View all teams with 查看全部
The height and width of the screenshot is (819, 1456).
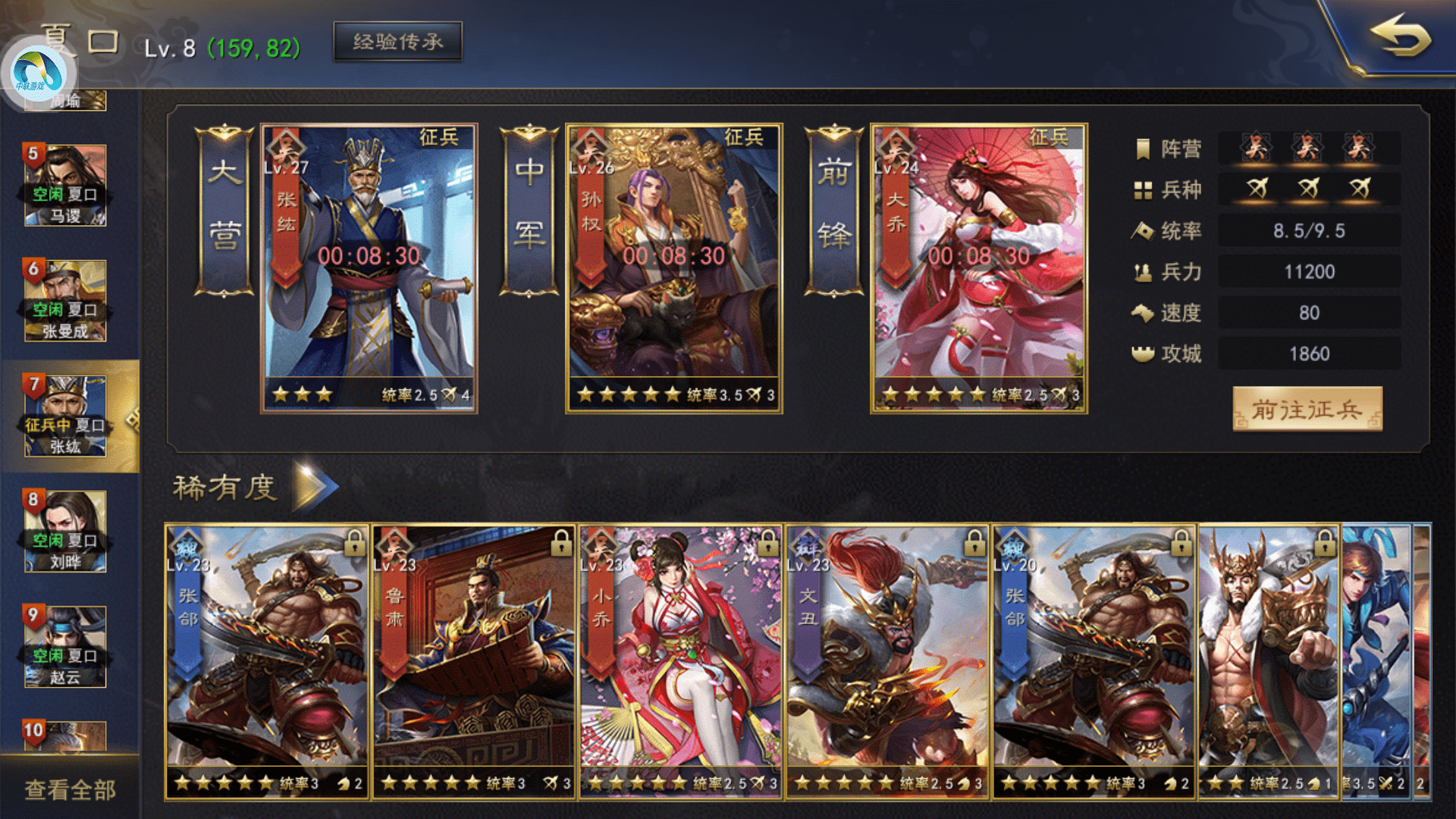pos(70,790)
